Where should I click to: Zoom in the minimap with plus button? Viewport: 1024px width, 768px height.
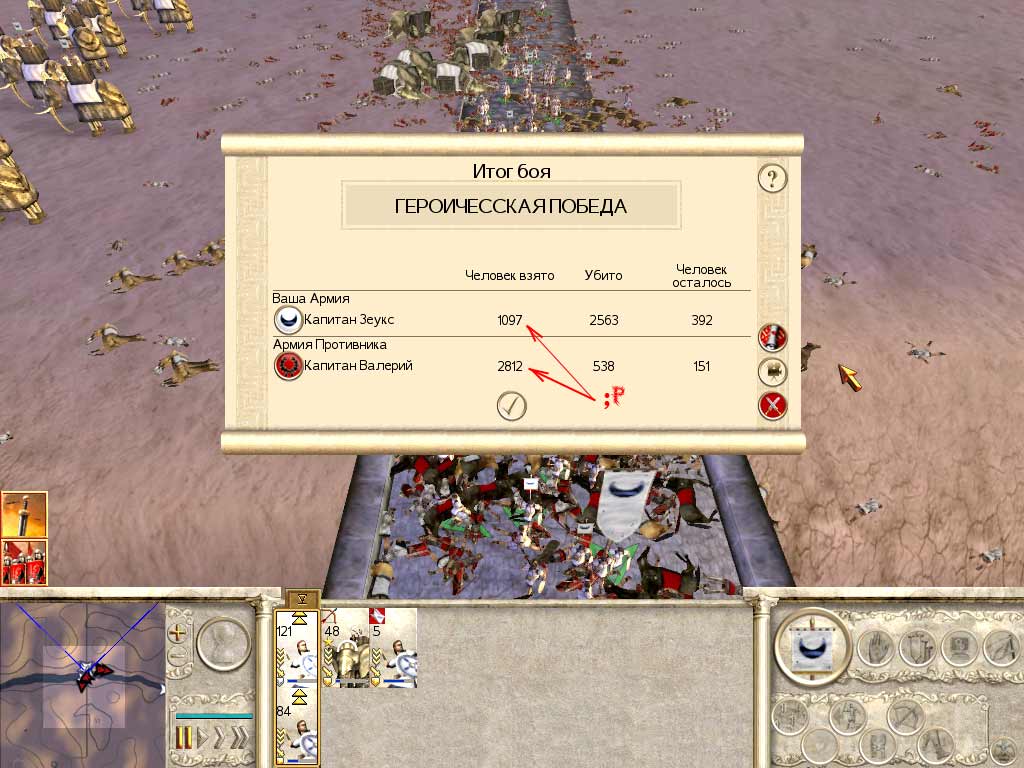click(178, 632)
